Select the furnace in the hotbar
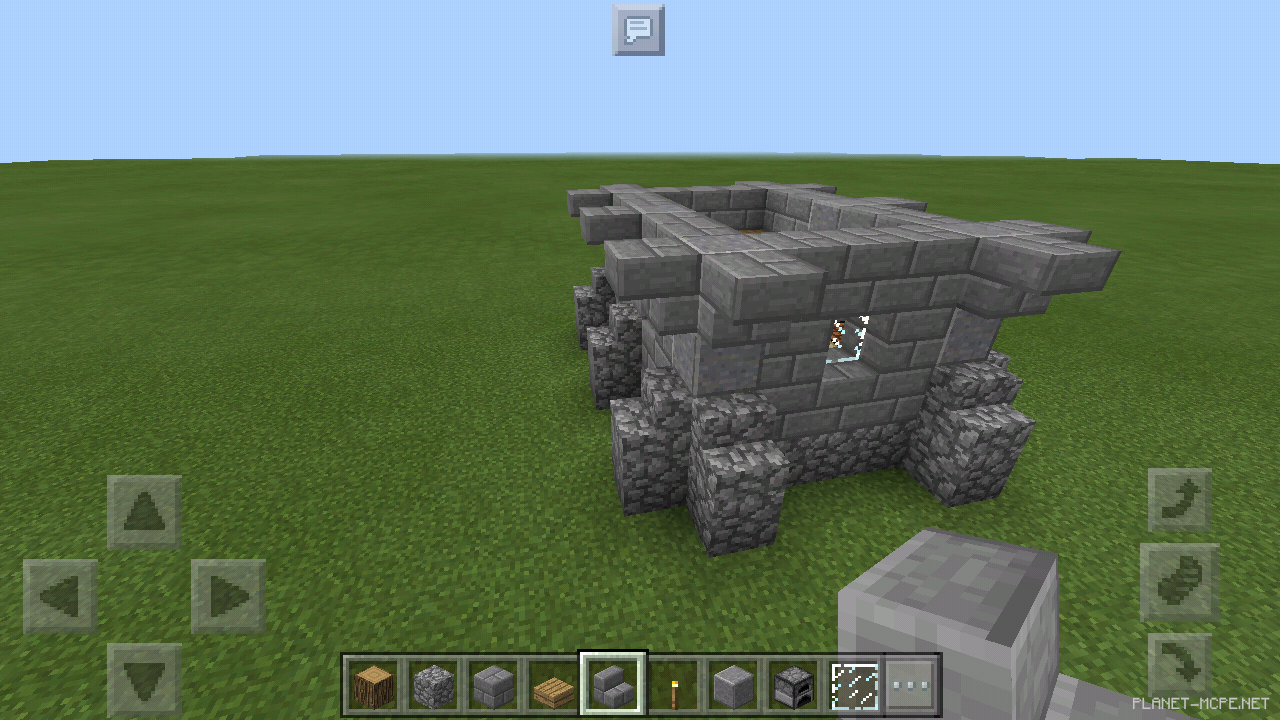The width and height of the screenshot is (1280, 720). coord(792,681)
